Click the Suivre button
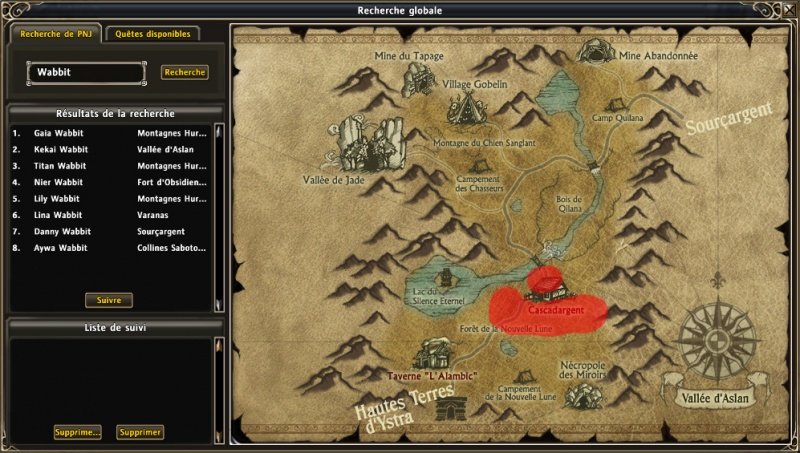Image resolution: width=800 pixels, height=453 pixels. coord(109,300)
